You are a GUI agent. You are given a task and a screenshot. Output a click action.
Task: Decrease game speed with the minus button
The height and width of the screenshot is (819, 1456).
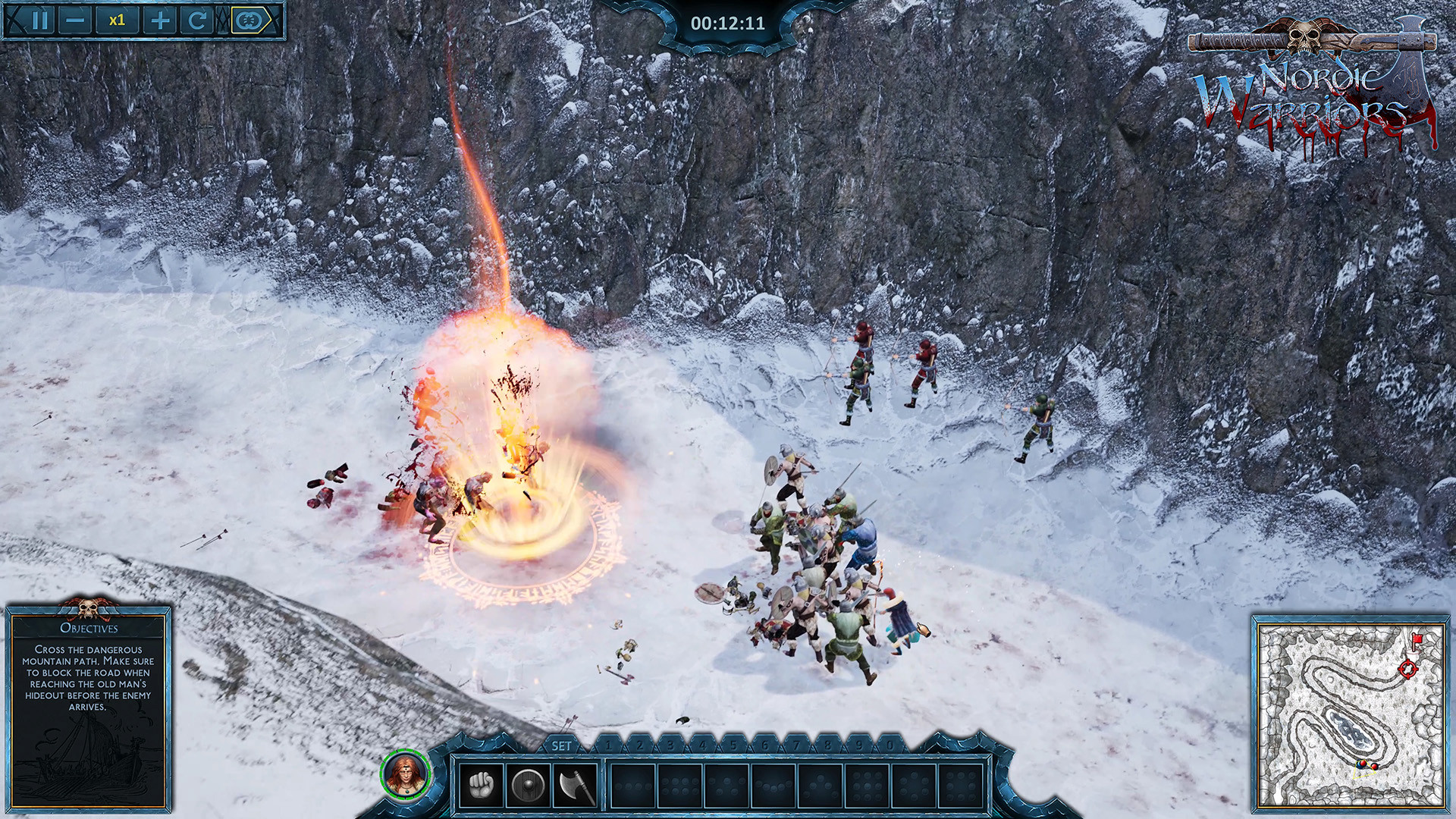click(76, 20)
